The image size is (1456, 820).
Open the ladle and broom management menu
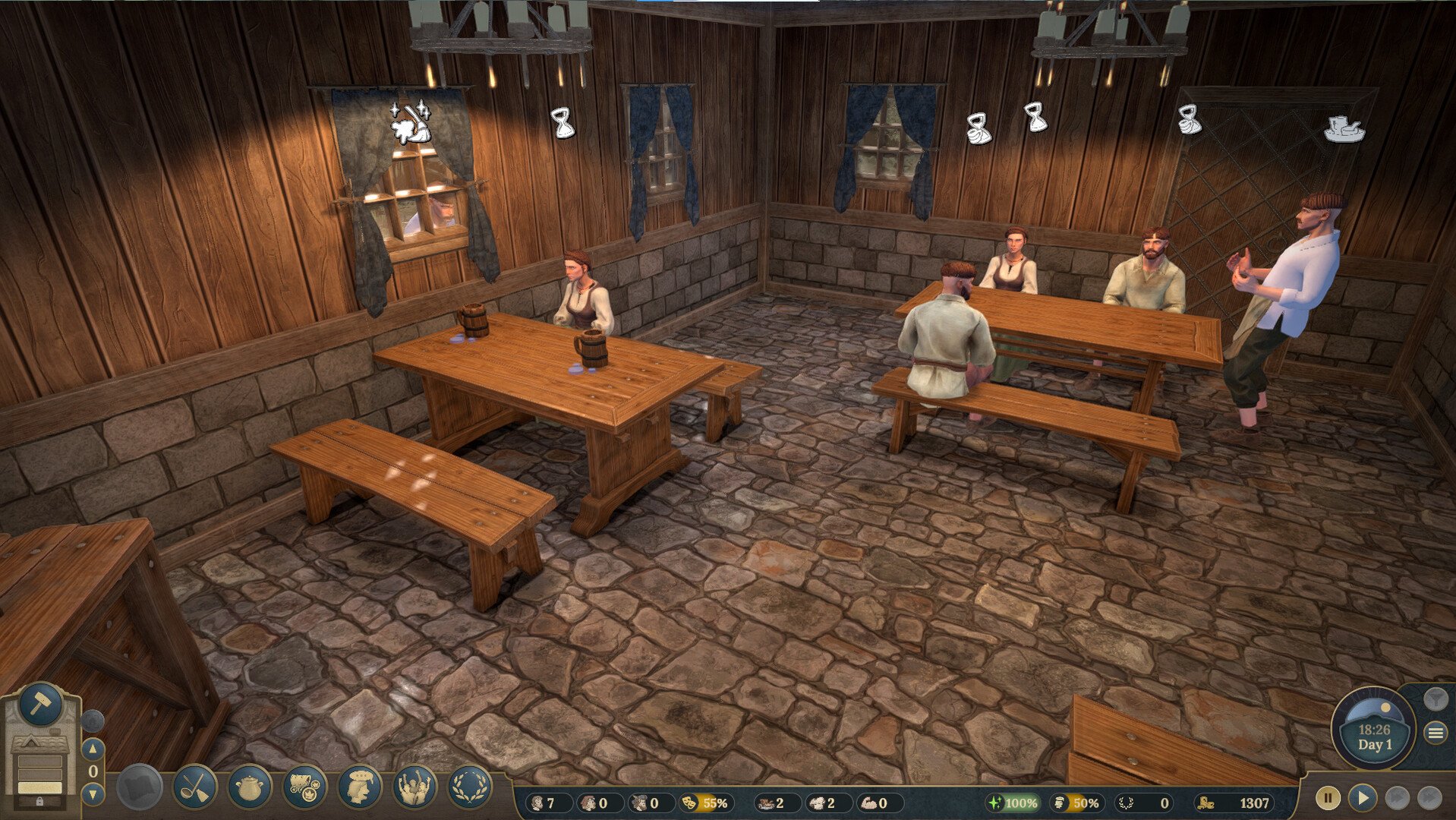pyautogui.click(x=195, y=787)
